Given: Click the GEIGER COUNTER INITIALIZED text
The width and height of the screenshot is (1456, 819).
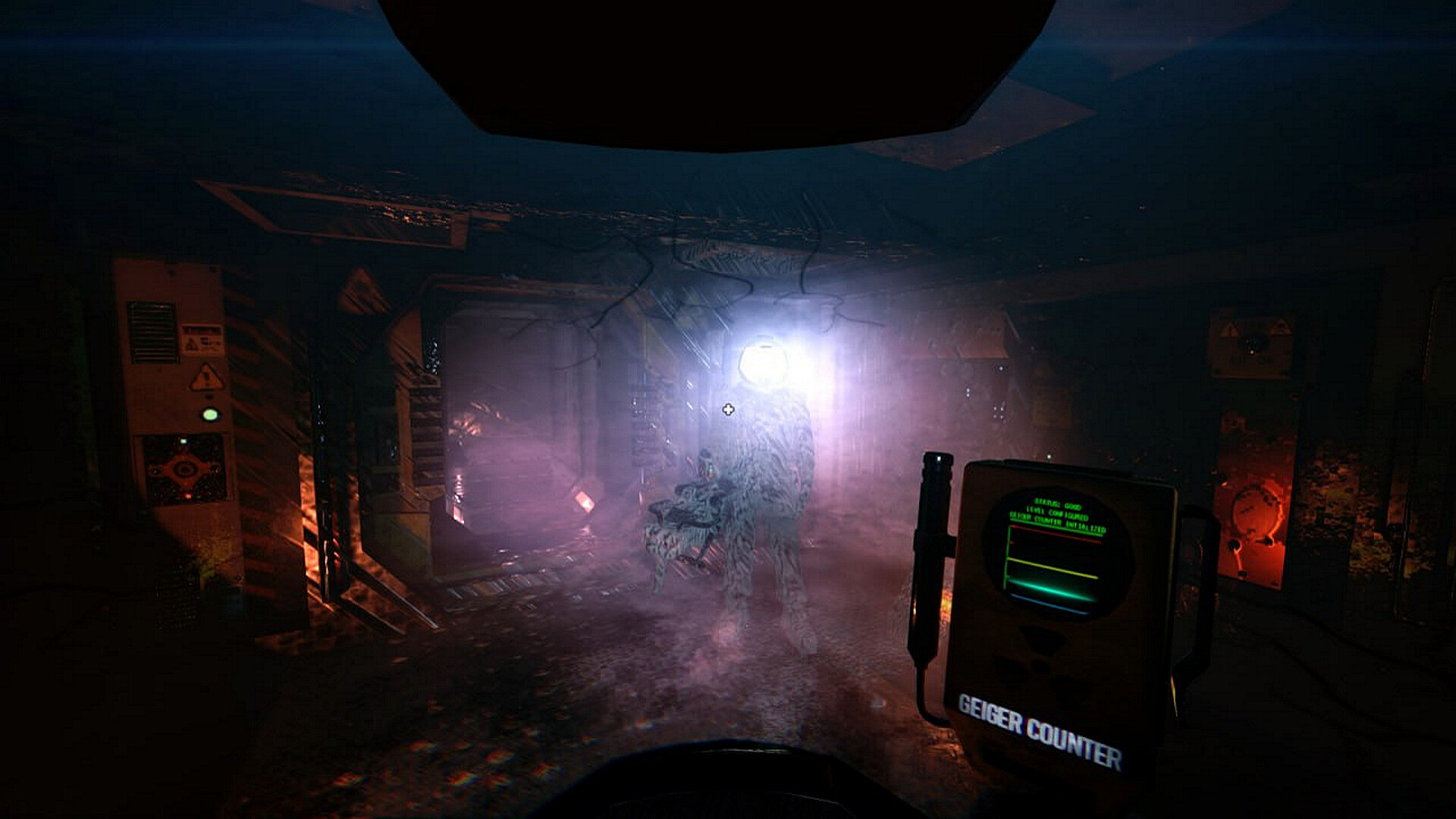Looking at the screenshot, I should point(1057,525).
